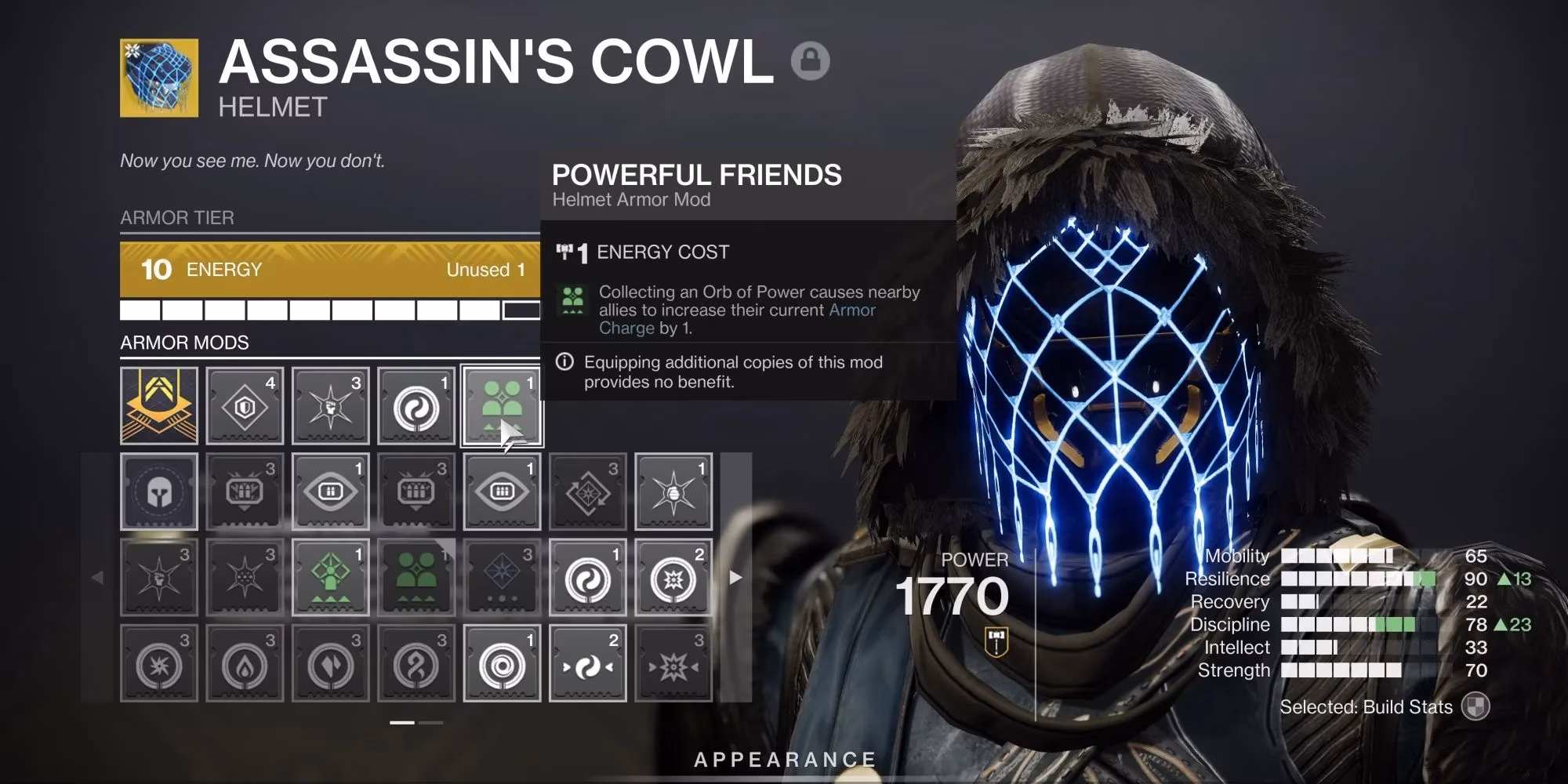Select the Powerful Friends mod
The image size is (1568, 784).
pyautogui.click(x=503, y=404)
